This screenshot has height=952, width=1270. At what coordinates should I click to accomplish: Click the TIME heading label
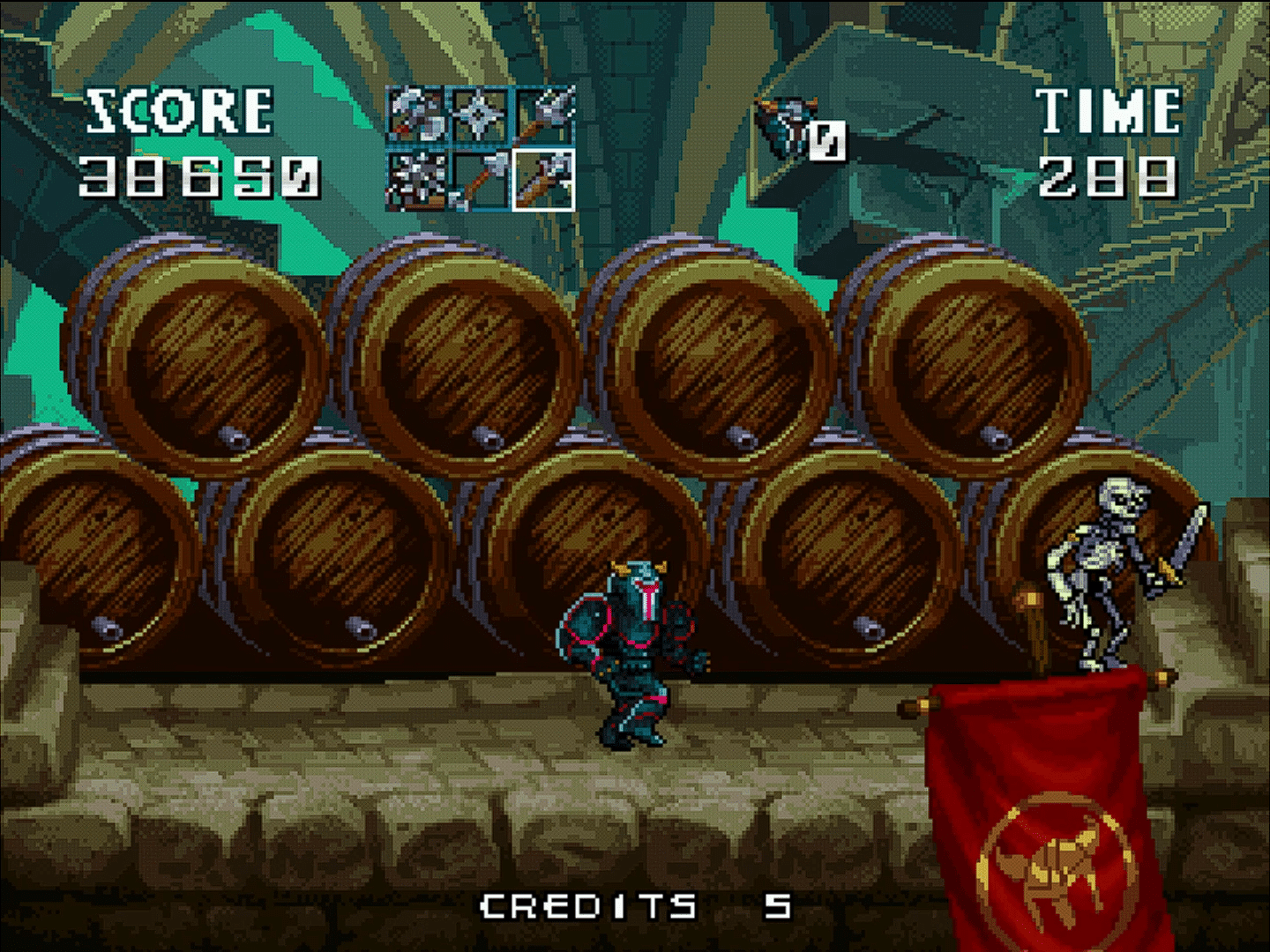(1107, 108)
